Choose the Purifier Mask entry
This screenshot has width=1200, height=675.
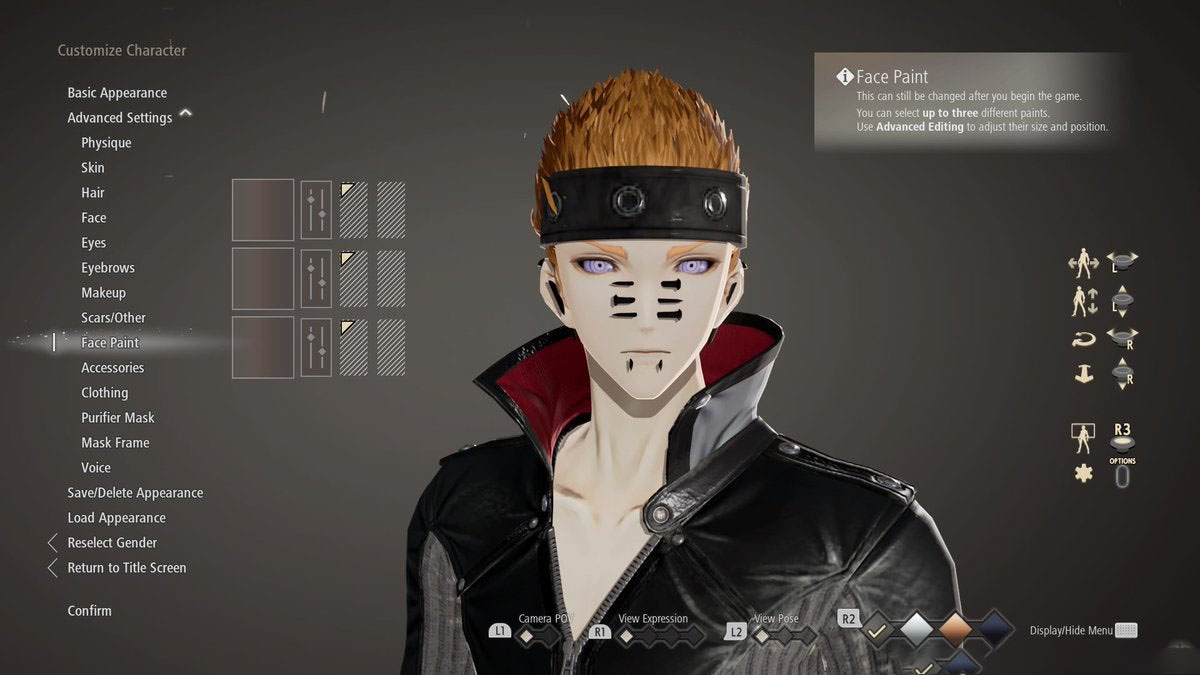[118, 418]
